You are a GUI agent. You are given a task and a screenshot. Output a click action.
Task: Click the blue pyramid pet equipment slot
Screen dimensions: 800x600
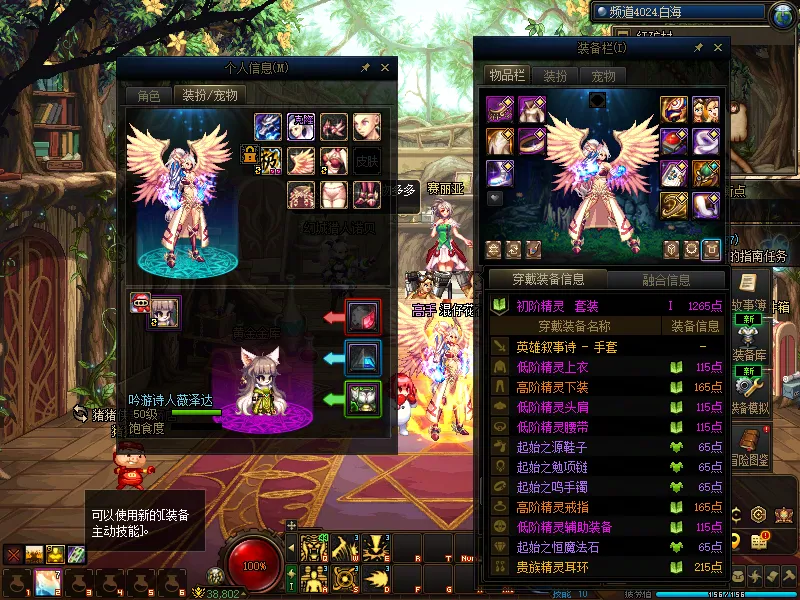coord(363,357)
